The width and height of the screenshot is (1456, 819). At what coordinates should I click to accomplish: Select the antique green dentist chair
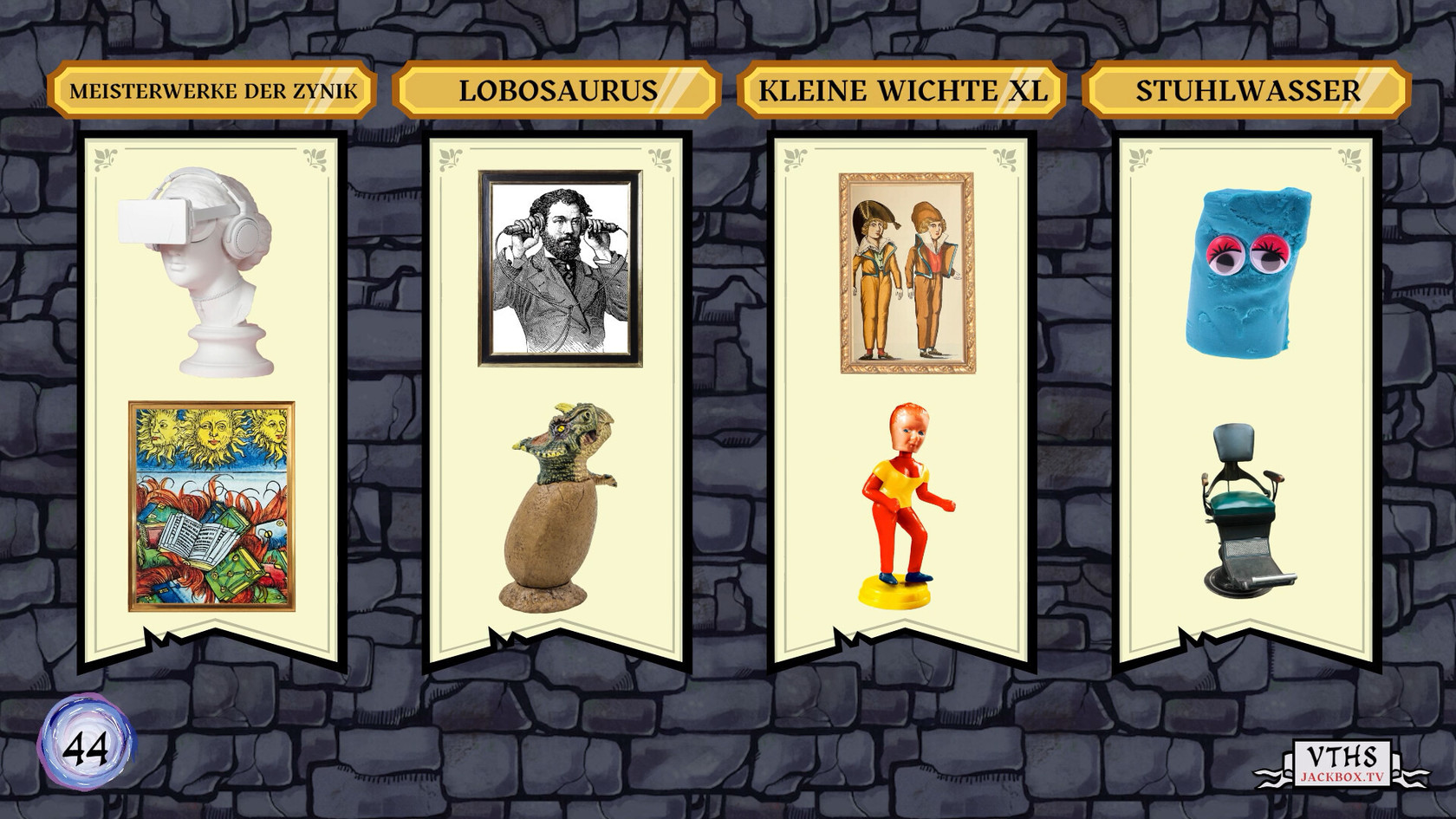(1246, 509)
